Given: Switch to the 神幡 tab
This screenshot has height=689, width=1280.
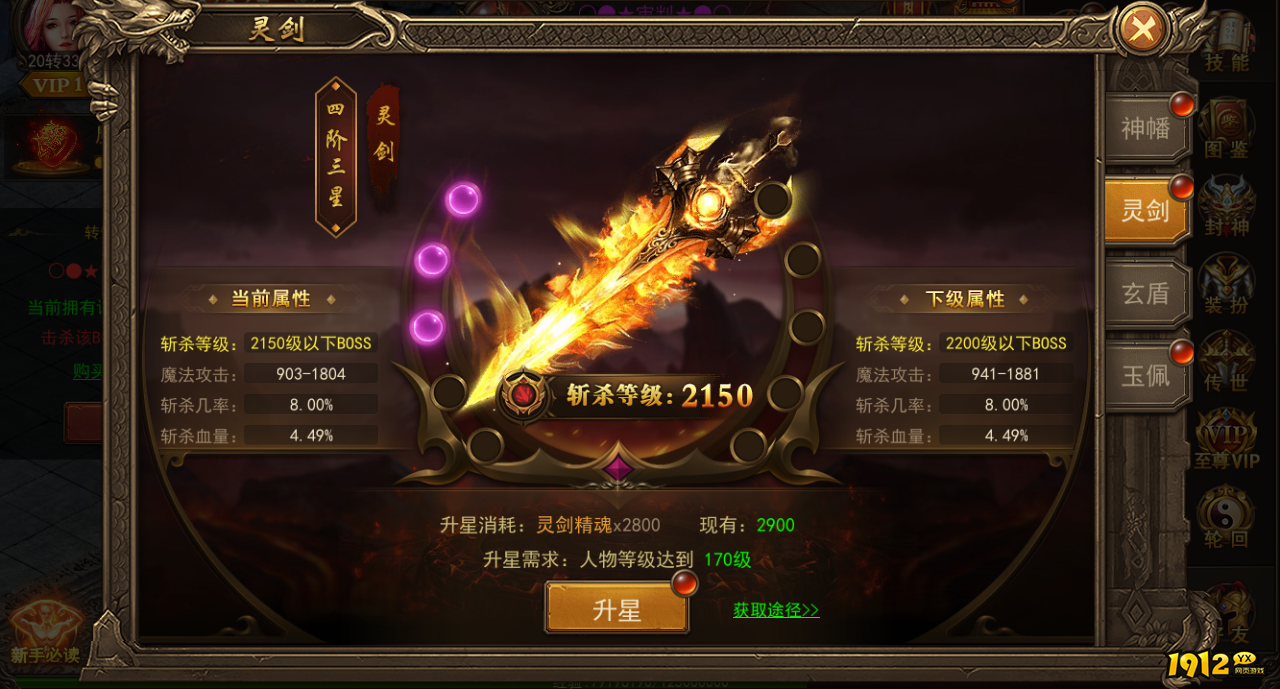Looking at the screenshot, I should (x=1146, y=128).
